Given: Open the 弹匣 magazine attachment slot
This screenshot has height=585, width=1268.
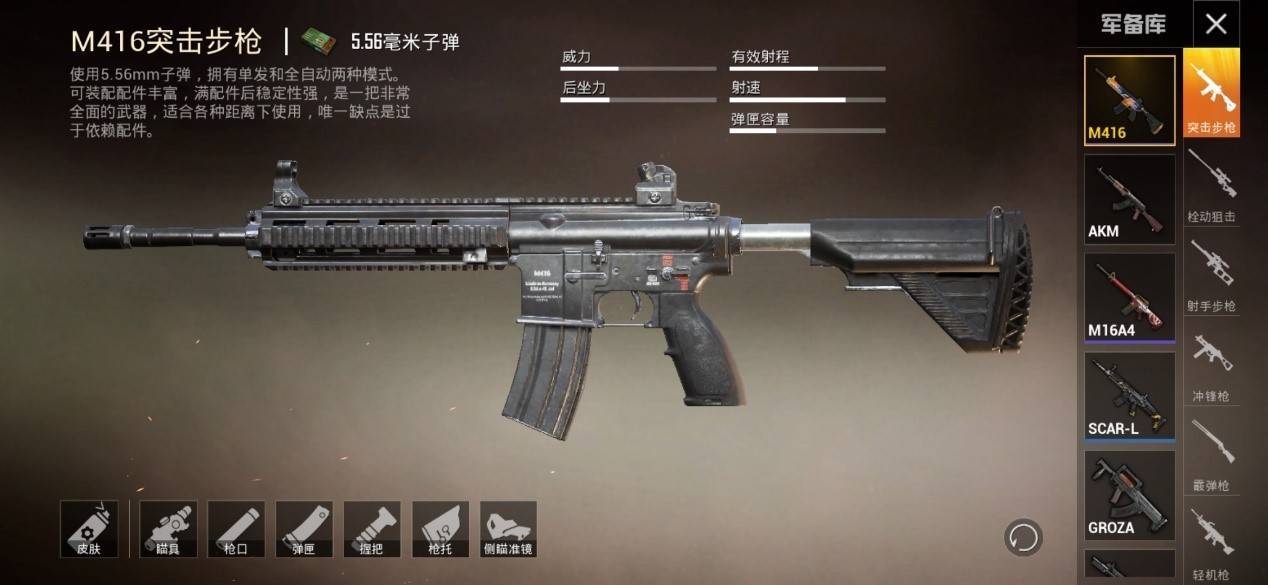Looking at the screenshot, I should pos(304,529).
